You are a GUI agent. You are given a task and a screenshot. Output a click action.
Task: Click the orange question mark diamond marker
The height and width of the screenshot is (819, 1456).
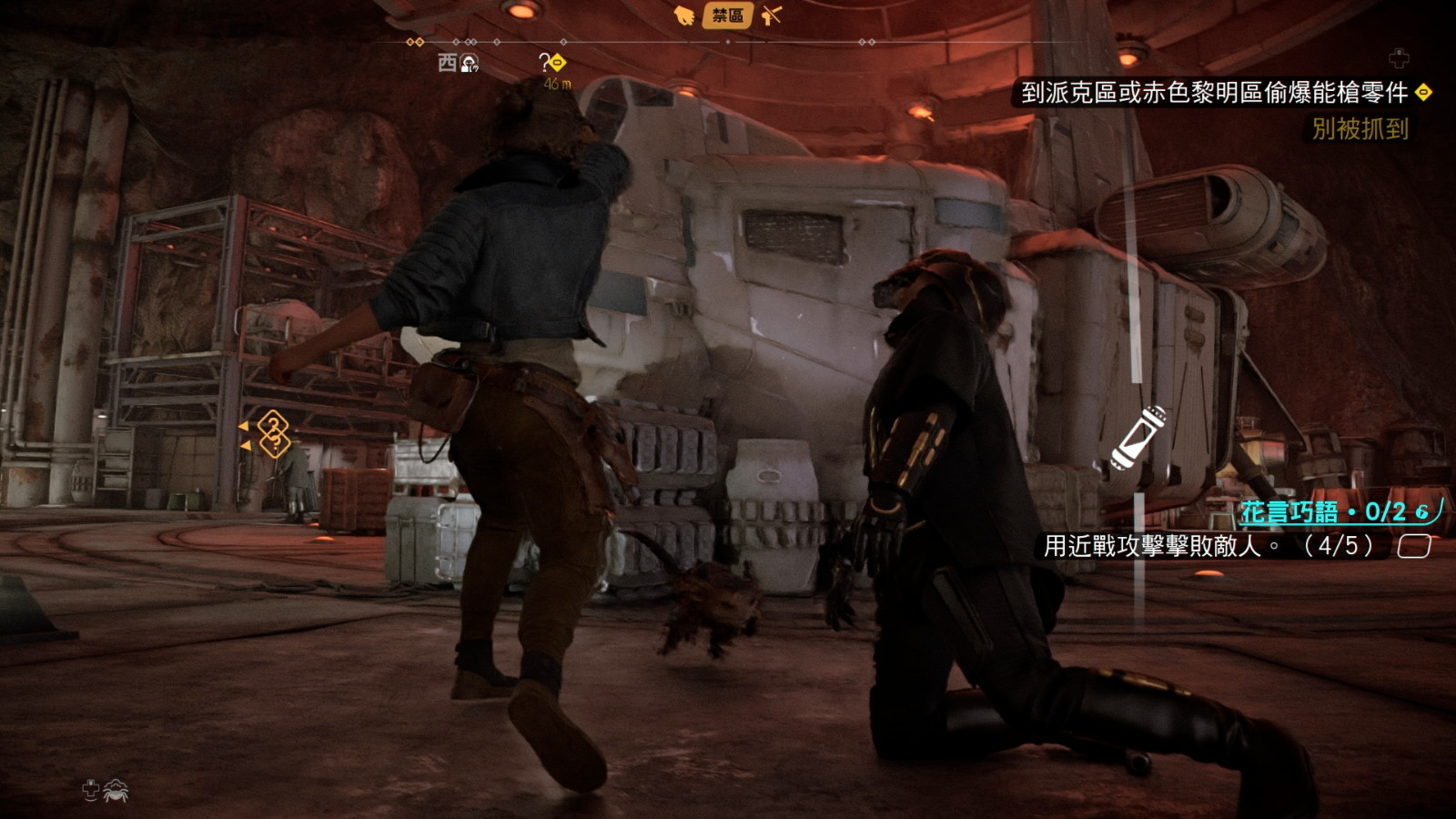273,433
